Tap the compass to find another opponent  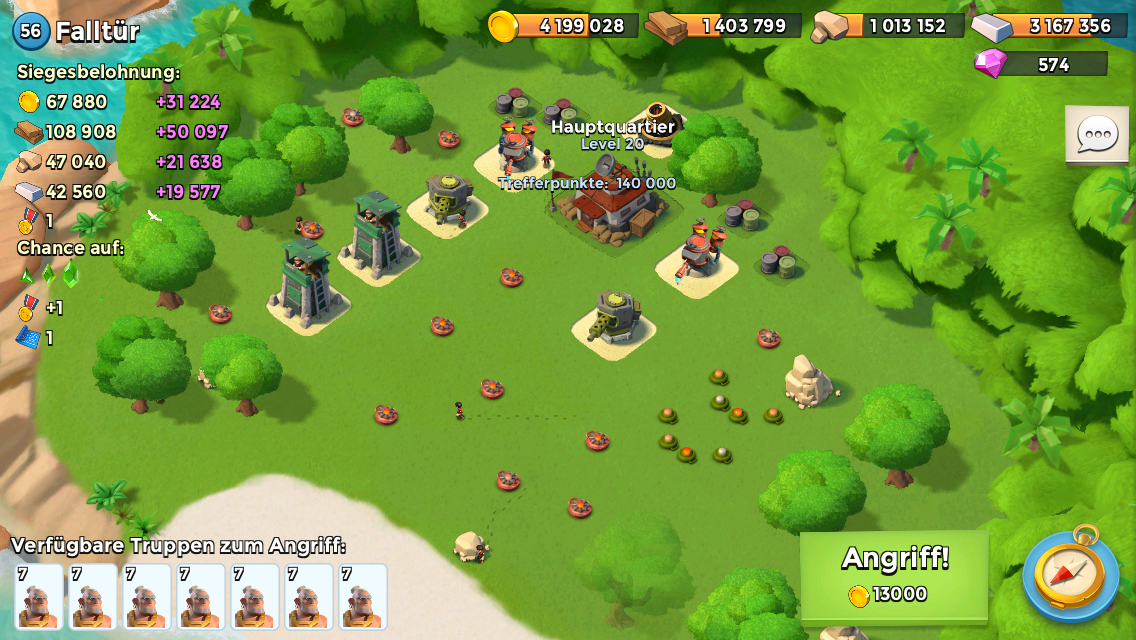1071,574
